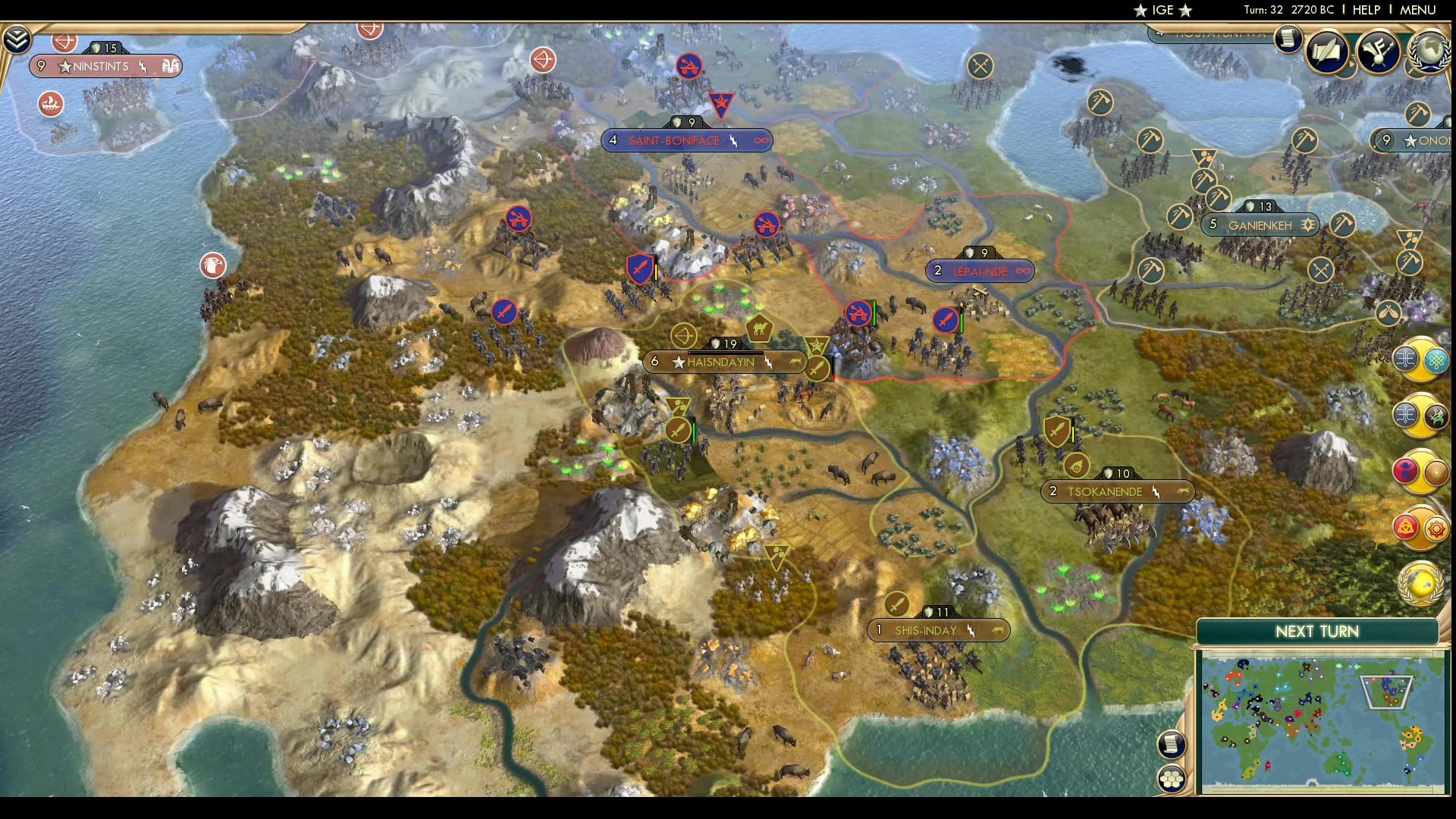Viewport: 1456px width, 819px height.
Task: Select the Saint-Boniface city banner
Action: (x=686, y=140)
